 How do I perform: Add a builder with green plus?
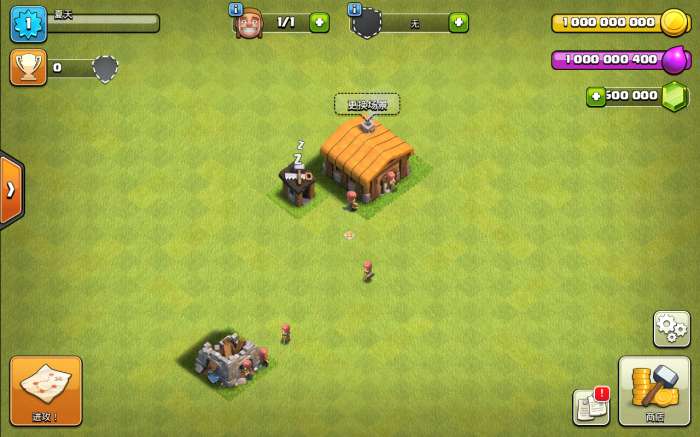coord(319,22)
